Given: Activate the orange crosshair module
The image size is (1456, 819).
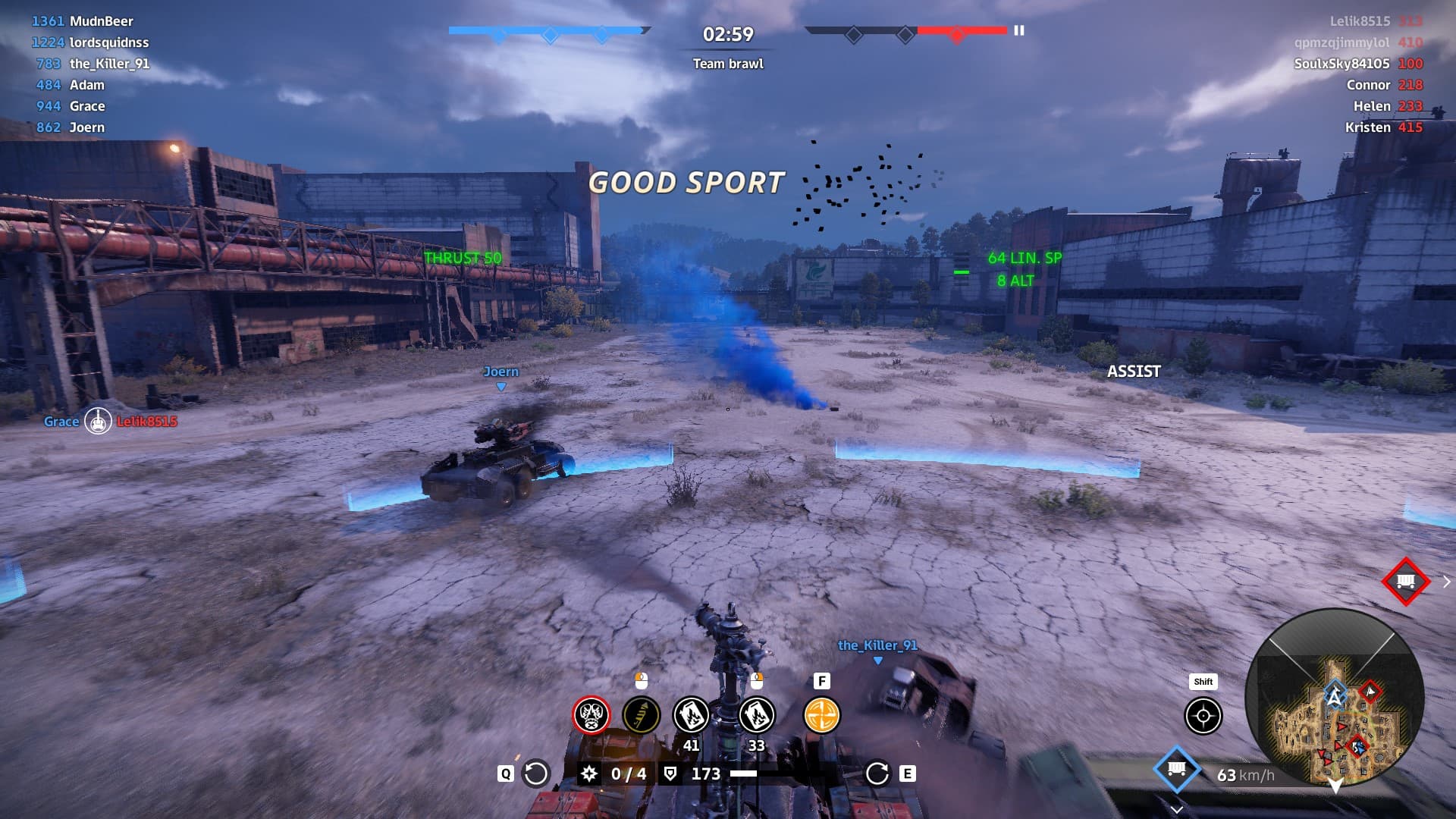Looking at the screenshot, I should [x=821, y=714].
